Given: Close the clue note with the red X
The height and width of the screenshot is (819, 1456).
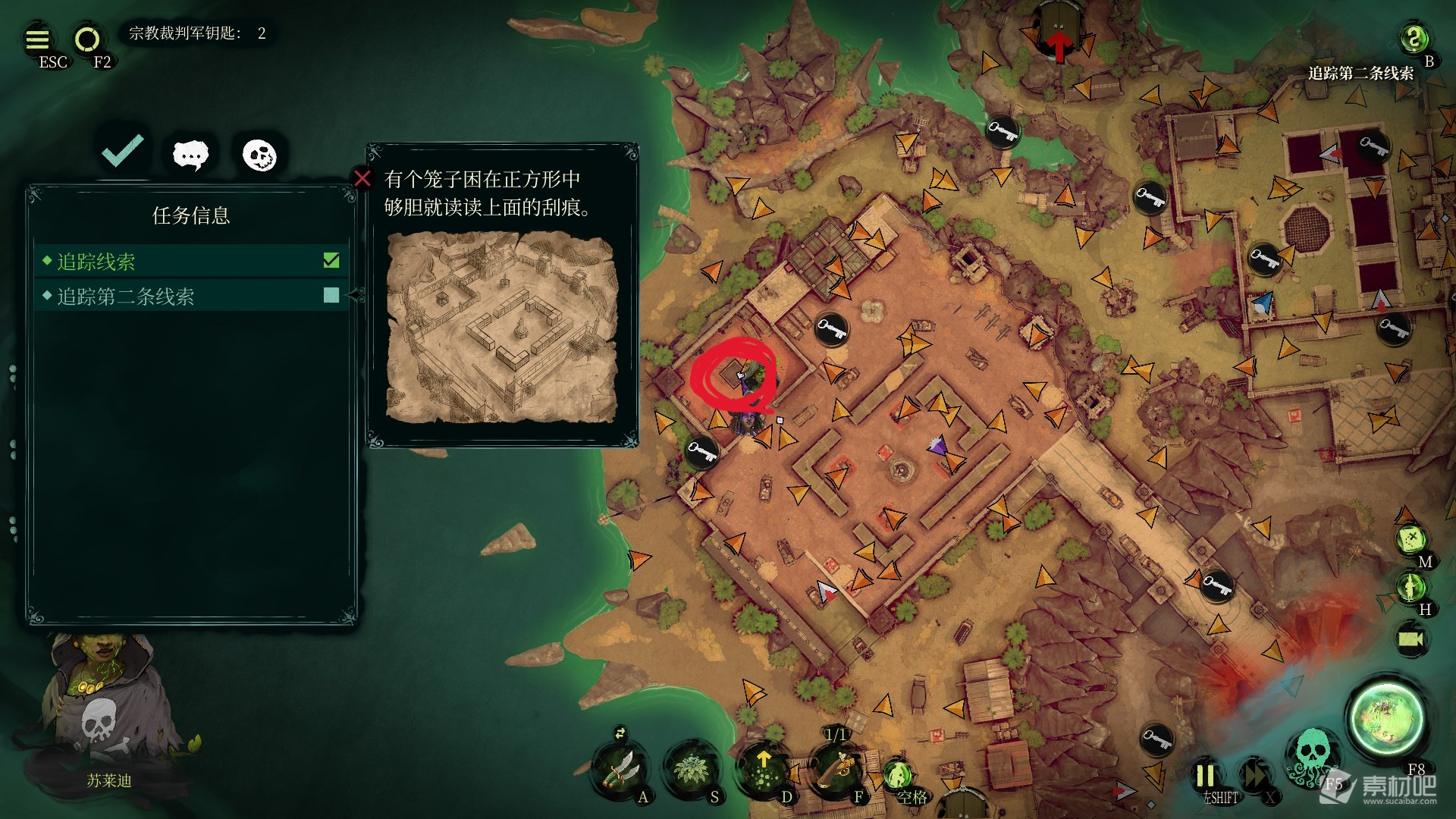Looking at the screenshot, I should pyautogui.click(x=362, y=178).
